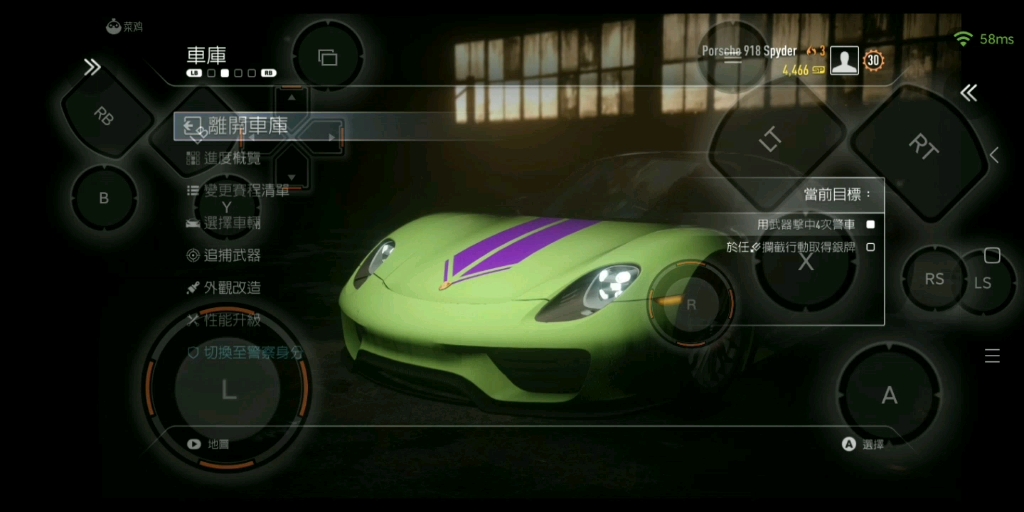Open the 進度概覽 progress overview
The height and width of the screenshot is (512, 1024).
point(232,158)
